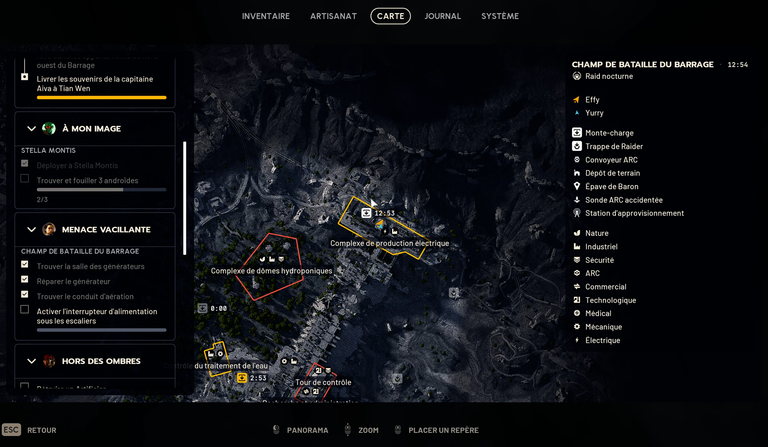Collapse the Hors des ombres quest
The width and height of the screenshot is (768, 447).
[31, 361]
